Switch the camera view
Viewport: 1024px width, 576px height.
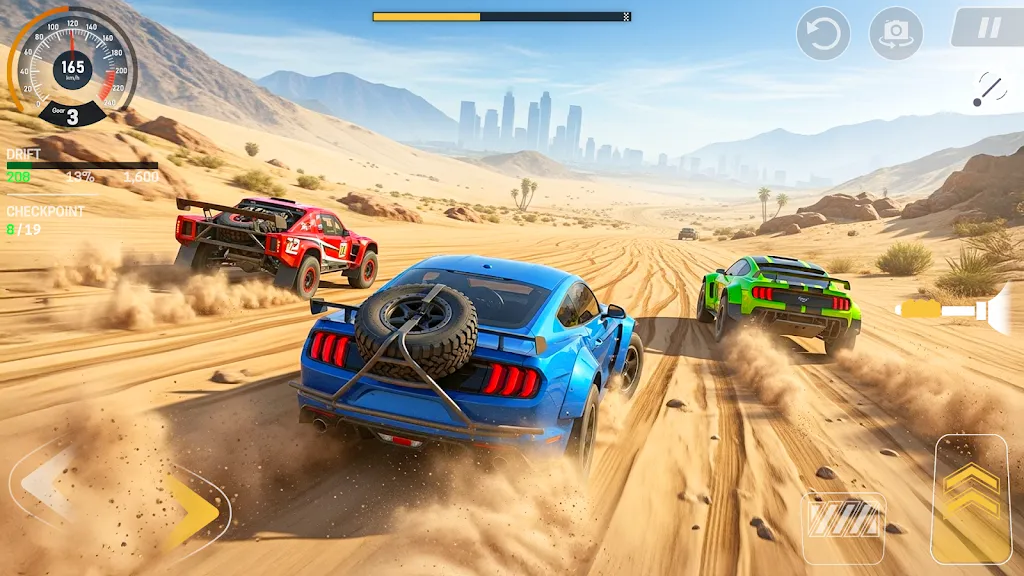[896, 34]
